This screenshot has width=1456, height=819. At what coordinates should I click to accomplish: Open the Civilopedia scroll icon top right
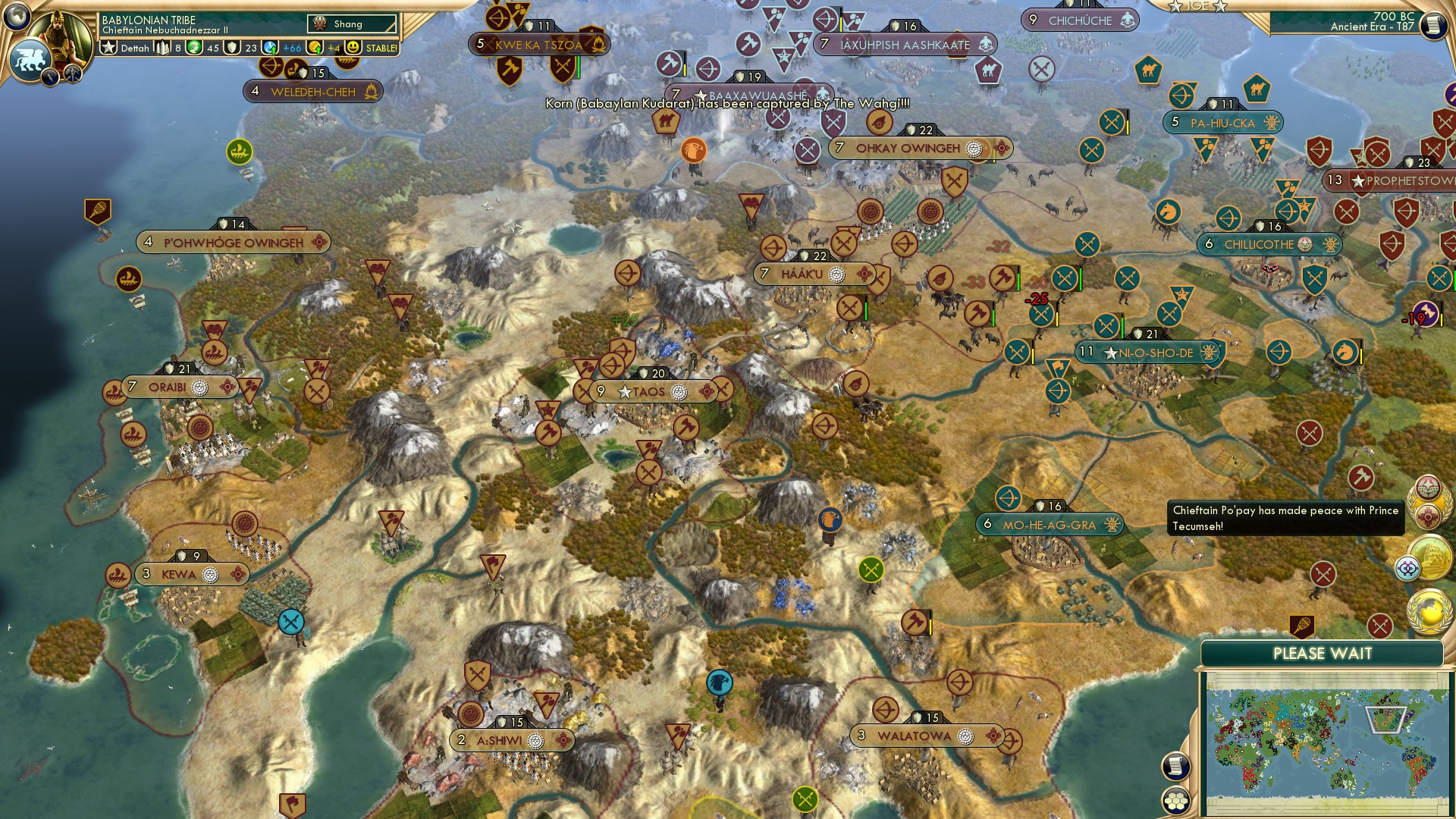point(1433,24)
